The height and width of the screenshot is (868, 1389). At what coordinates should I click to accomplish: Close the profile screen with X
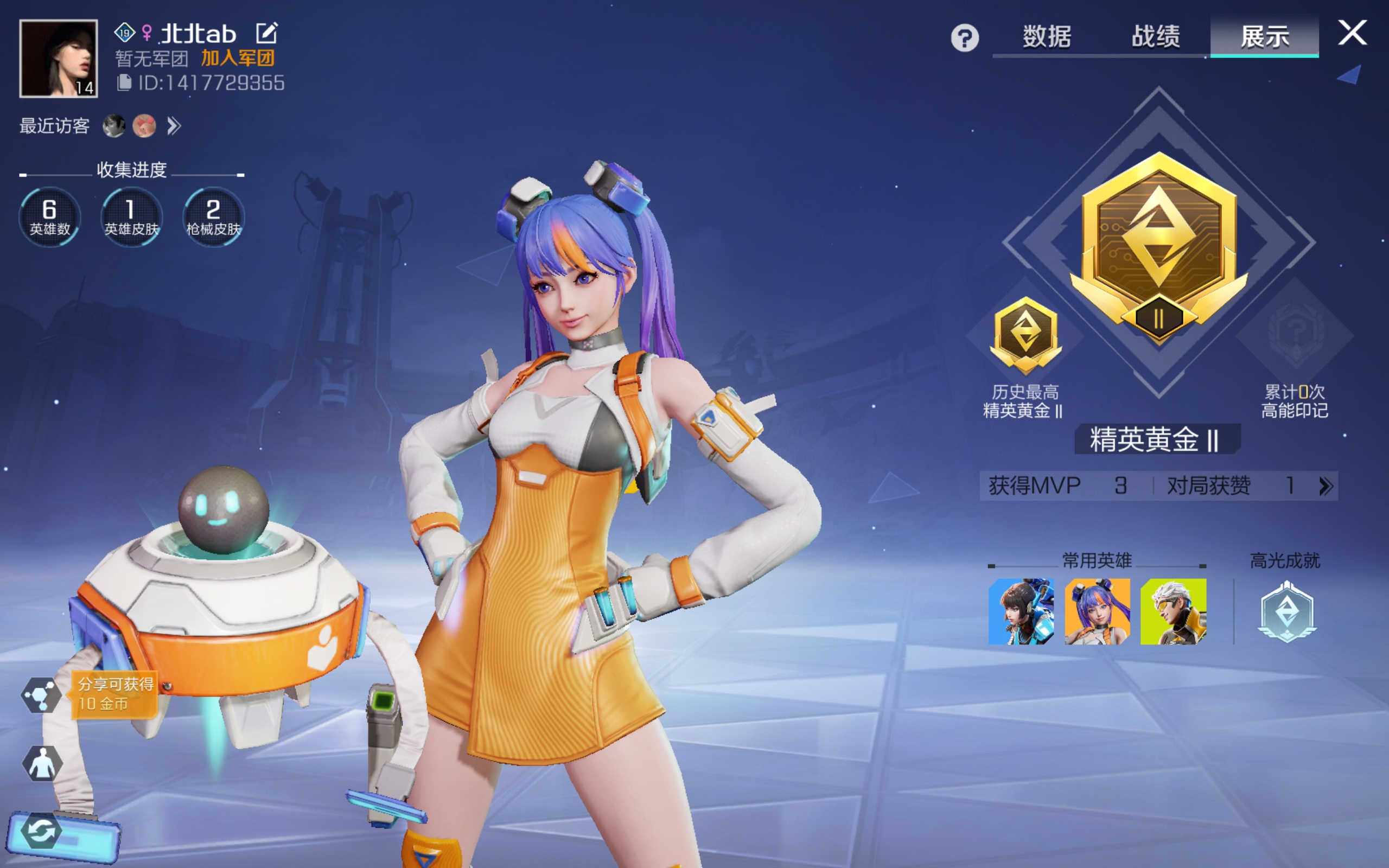pyautogui.click(x=1352, y=33)
